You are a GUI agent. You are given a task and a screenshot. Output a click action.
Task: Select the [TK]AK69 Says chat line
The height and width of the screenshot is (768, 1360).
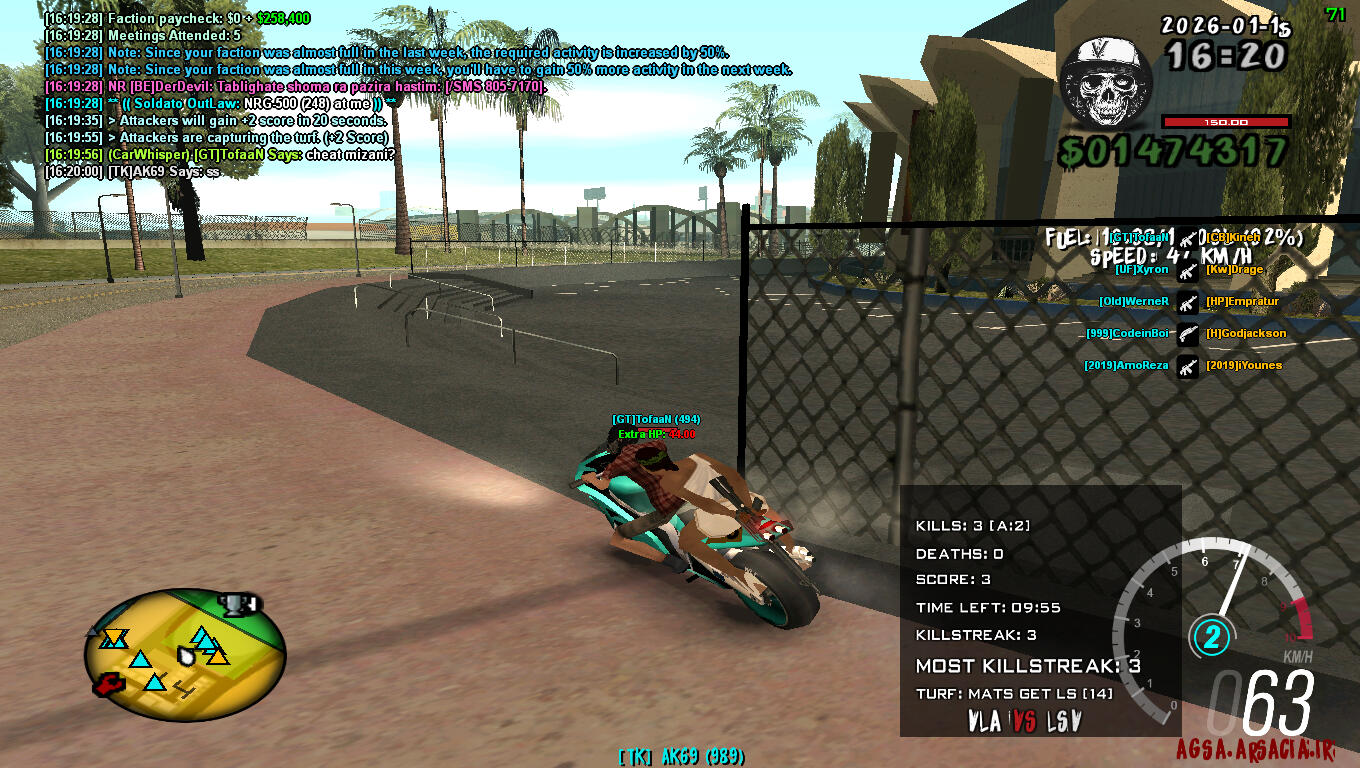pos(132,171)
